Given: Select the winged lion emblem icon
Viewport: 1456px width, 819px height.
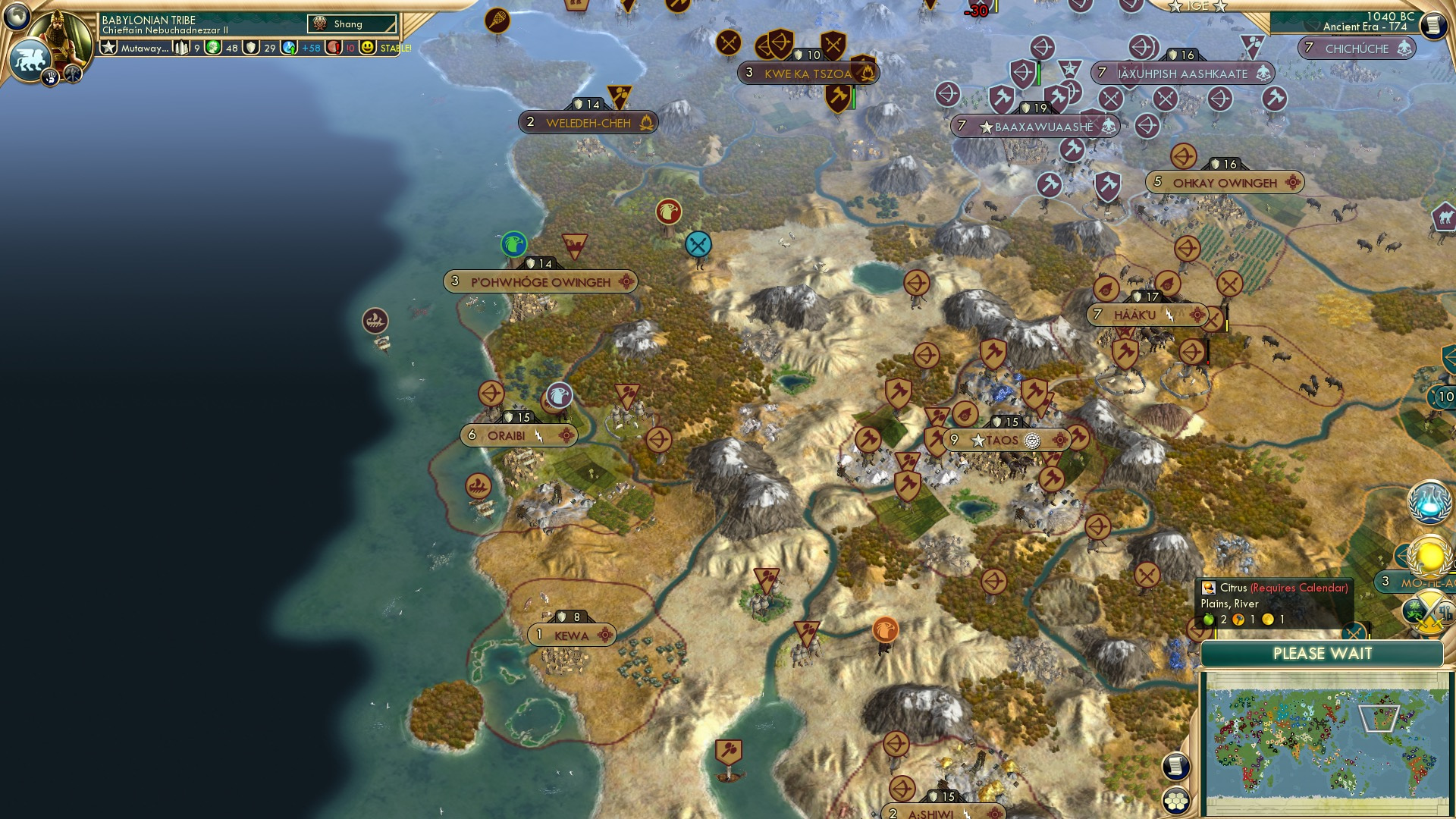Looking at the screenshot, I should click(28, 58).
